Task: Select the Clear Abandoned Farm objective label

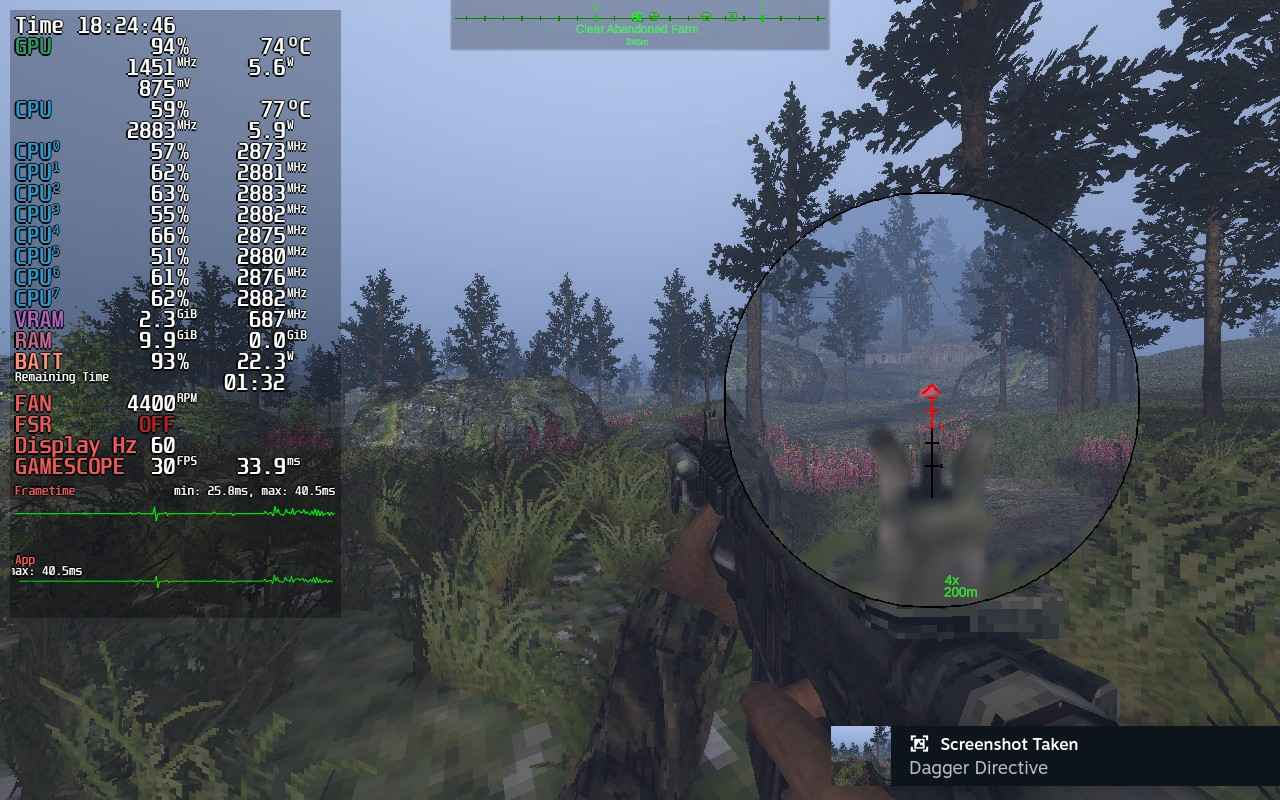Action: (636, 28)
